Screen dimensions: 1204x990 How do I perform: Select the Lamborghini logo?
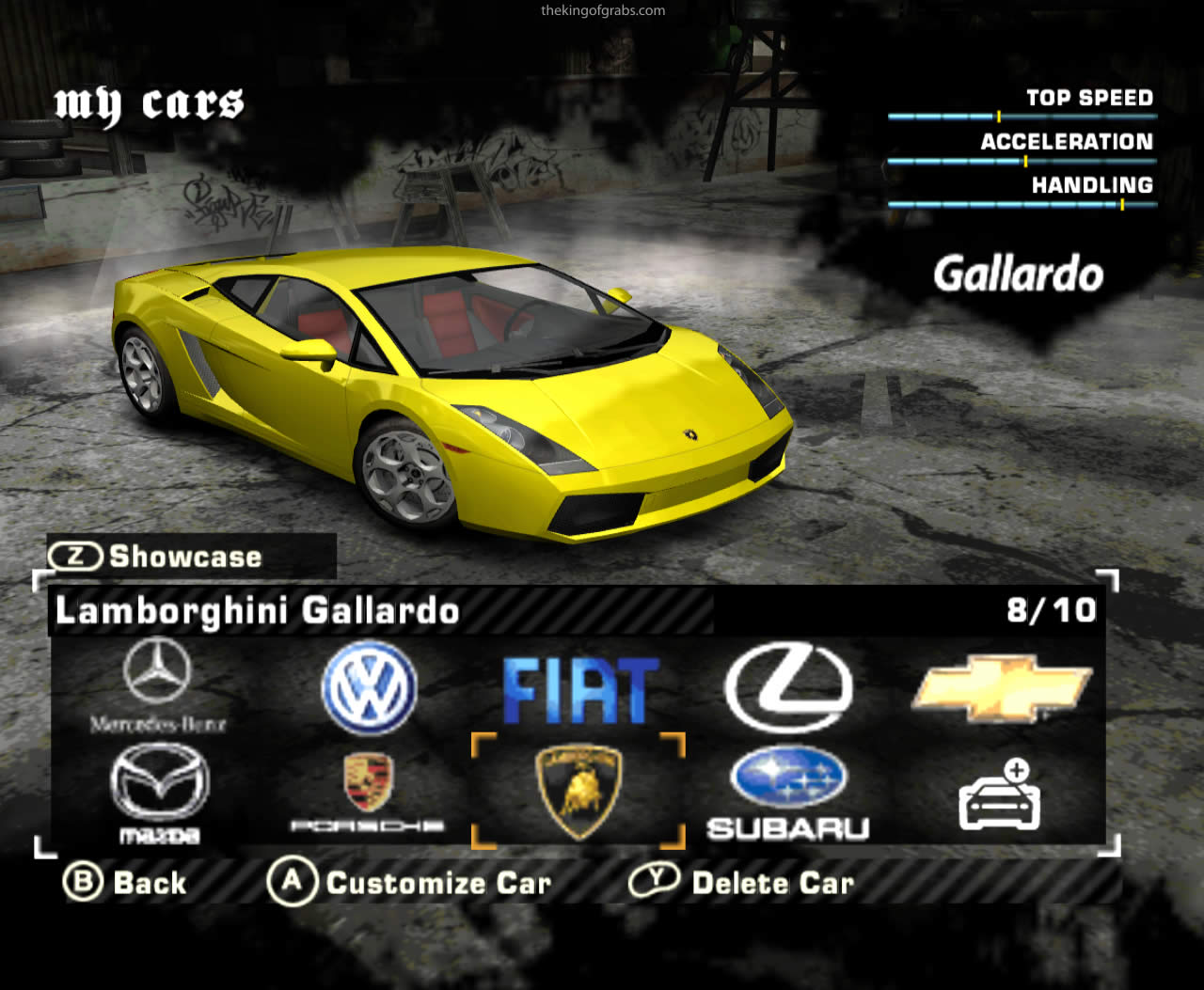(x=578, y=790)
